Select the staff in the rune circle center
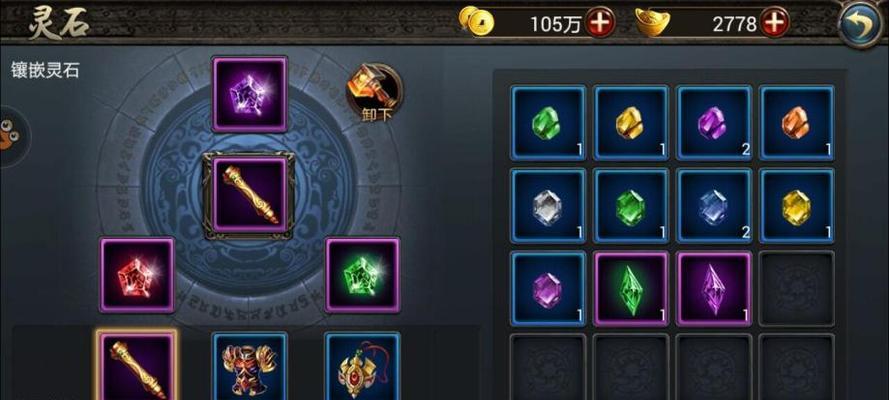889x400 pixels. click(x=249, y=194)
